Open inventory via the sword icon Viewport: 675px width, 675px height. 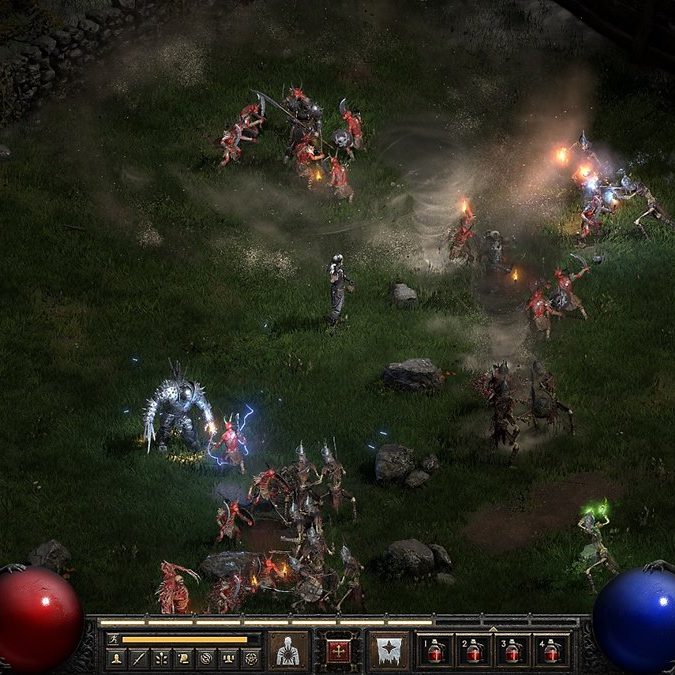139,658
